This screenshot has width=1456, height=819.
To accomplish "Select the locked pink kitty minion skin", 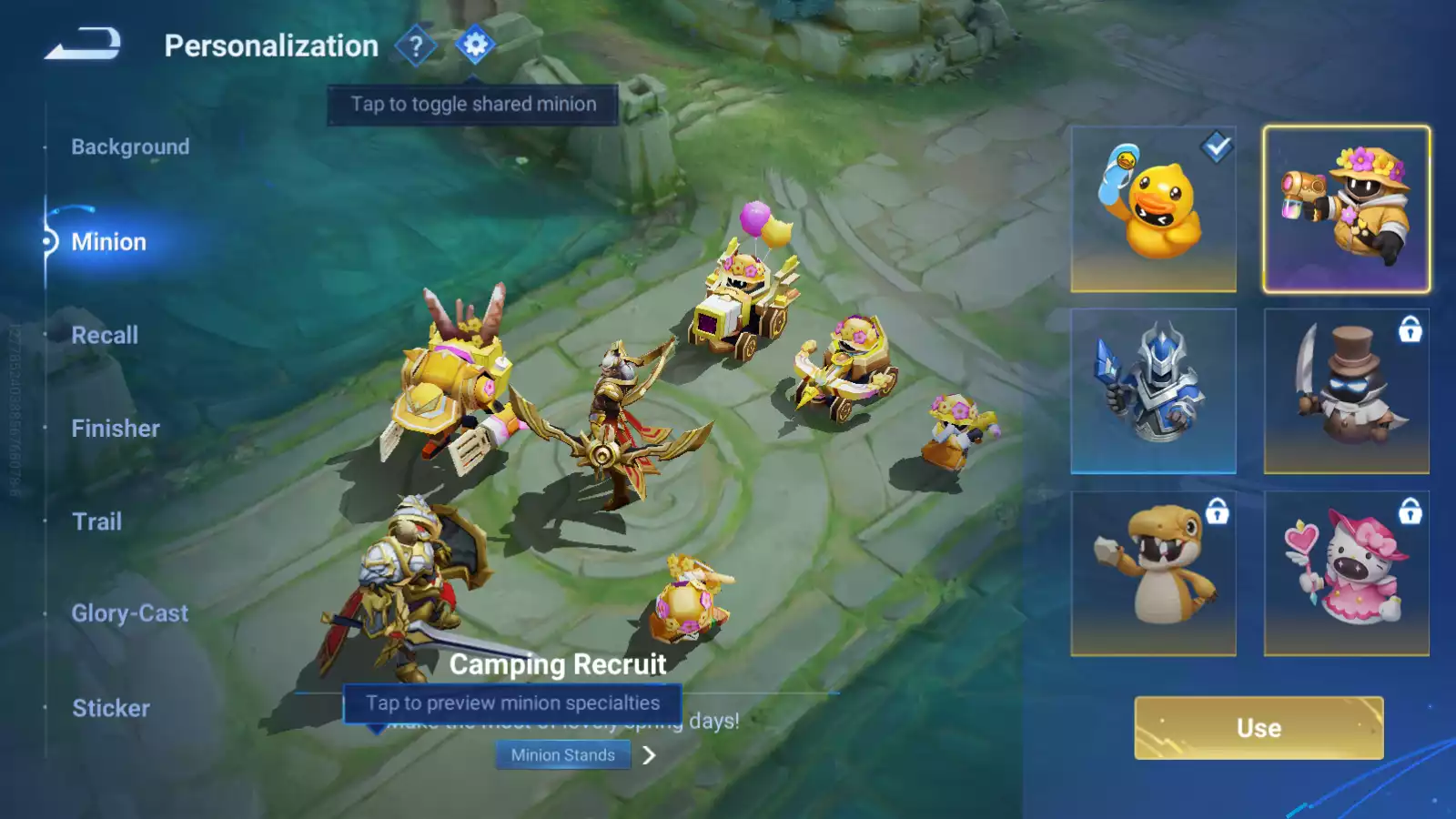I will tap(1346, 573).
